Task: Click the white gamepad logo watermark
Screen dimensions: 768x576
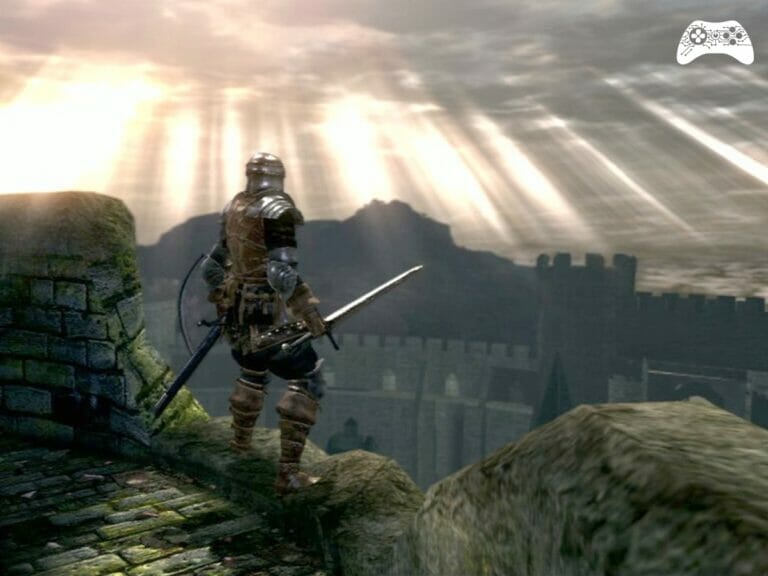Action: pos(715,42)
